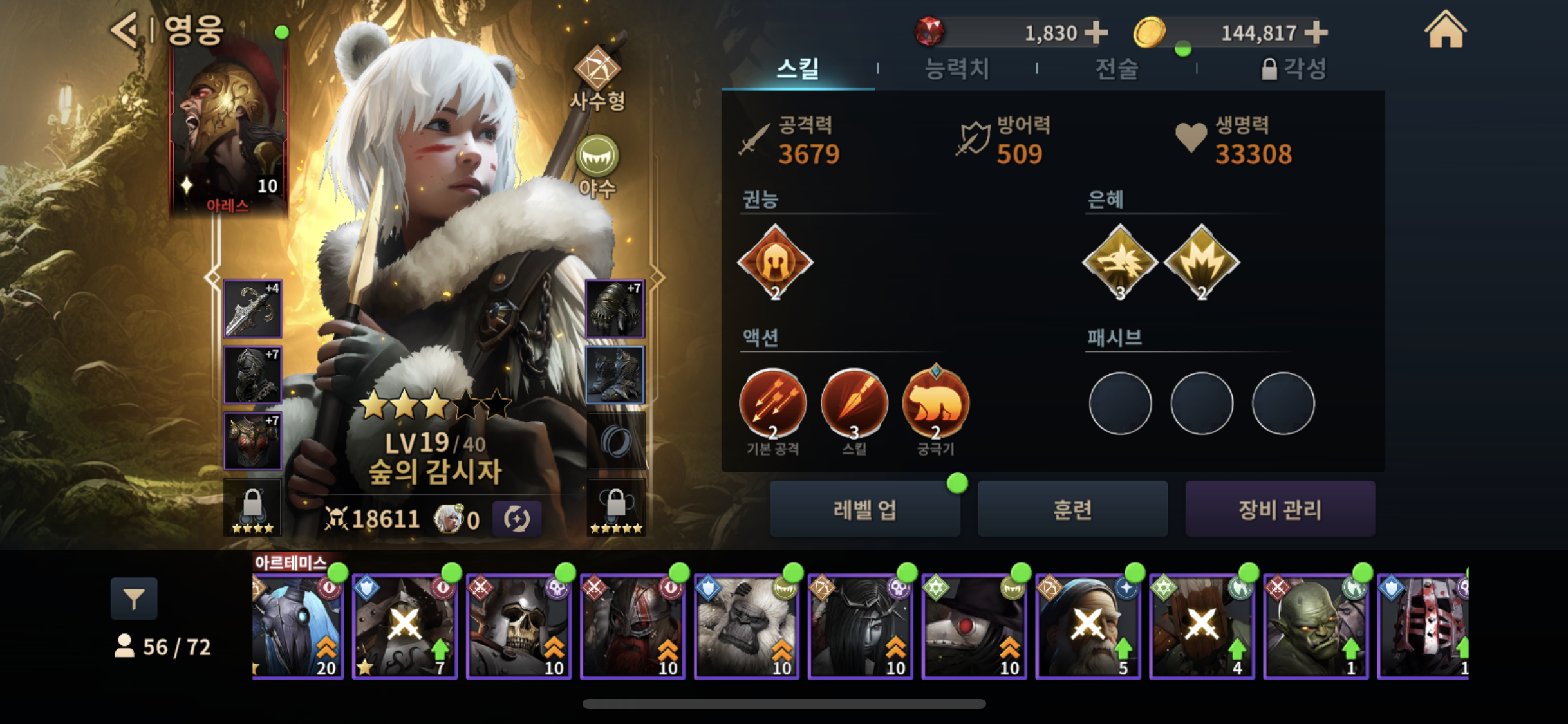Switch to the 능력치 tab
This screenshot has height=724, width=1568.
click(957, 69)
